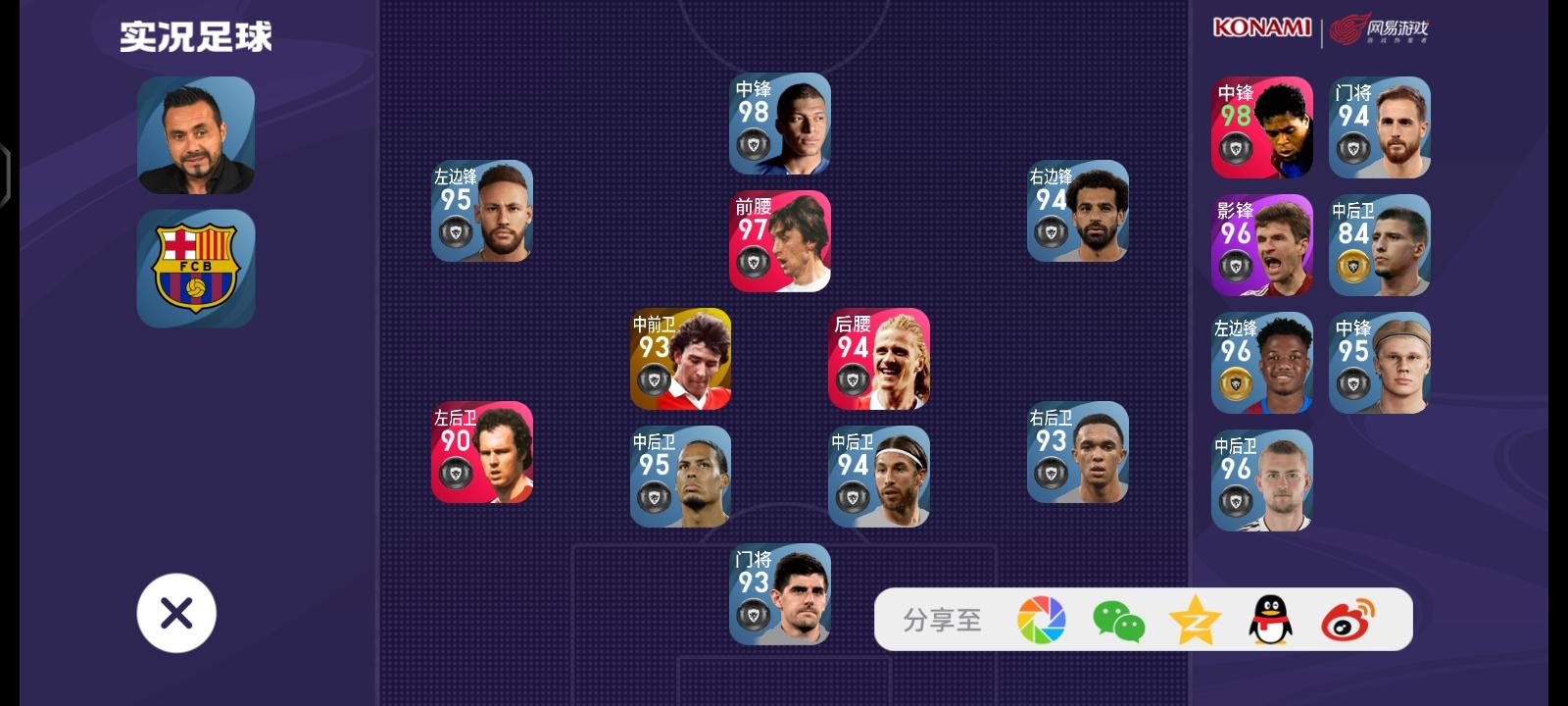Select Van Dijk's 中后卫 95 card

(681, 478)
